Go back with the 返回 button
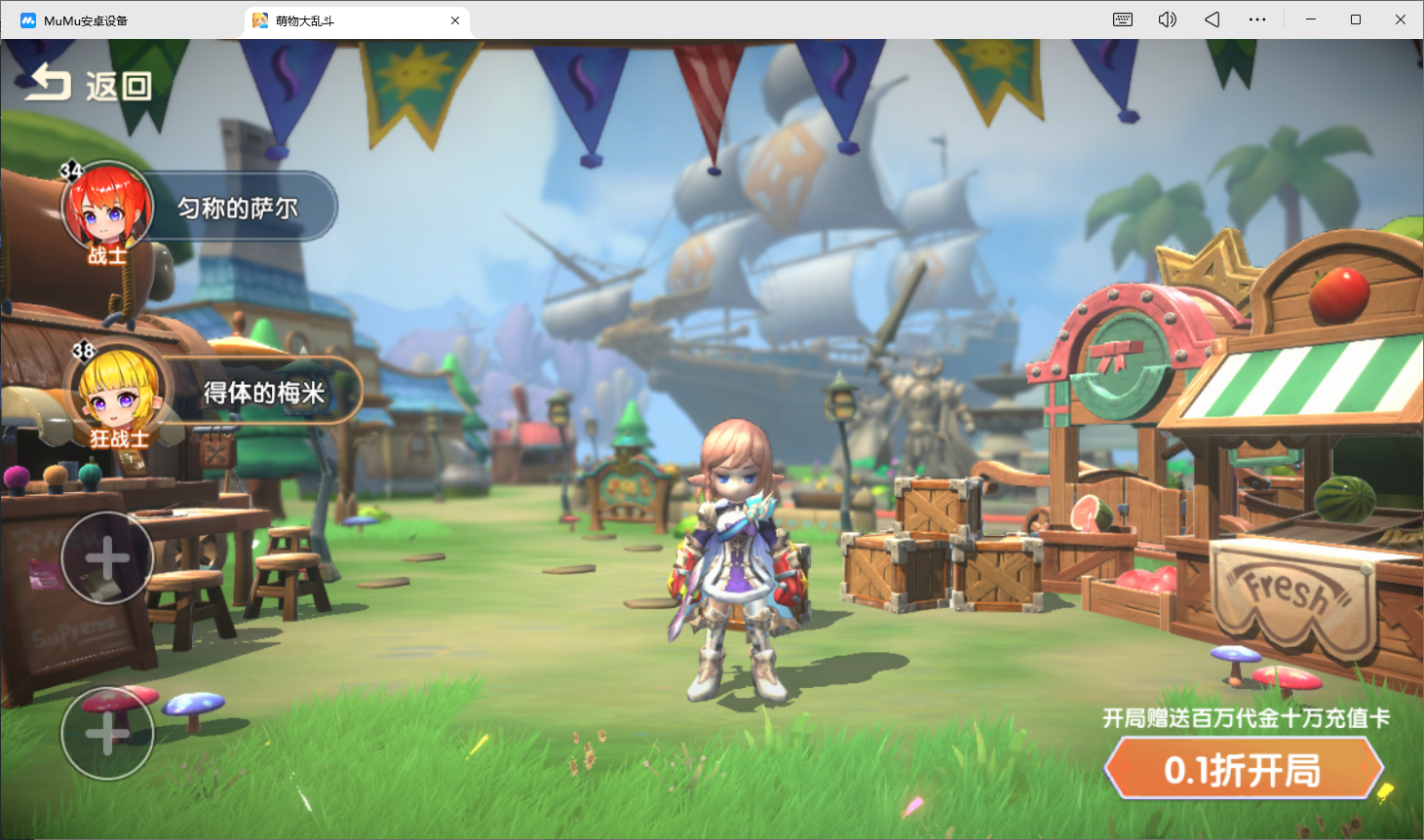 89,86
